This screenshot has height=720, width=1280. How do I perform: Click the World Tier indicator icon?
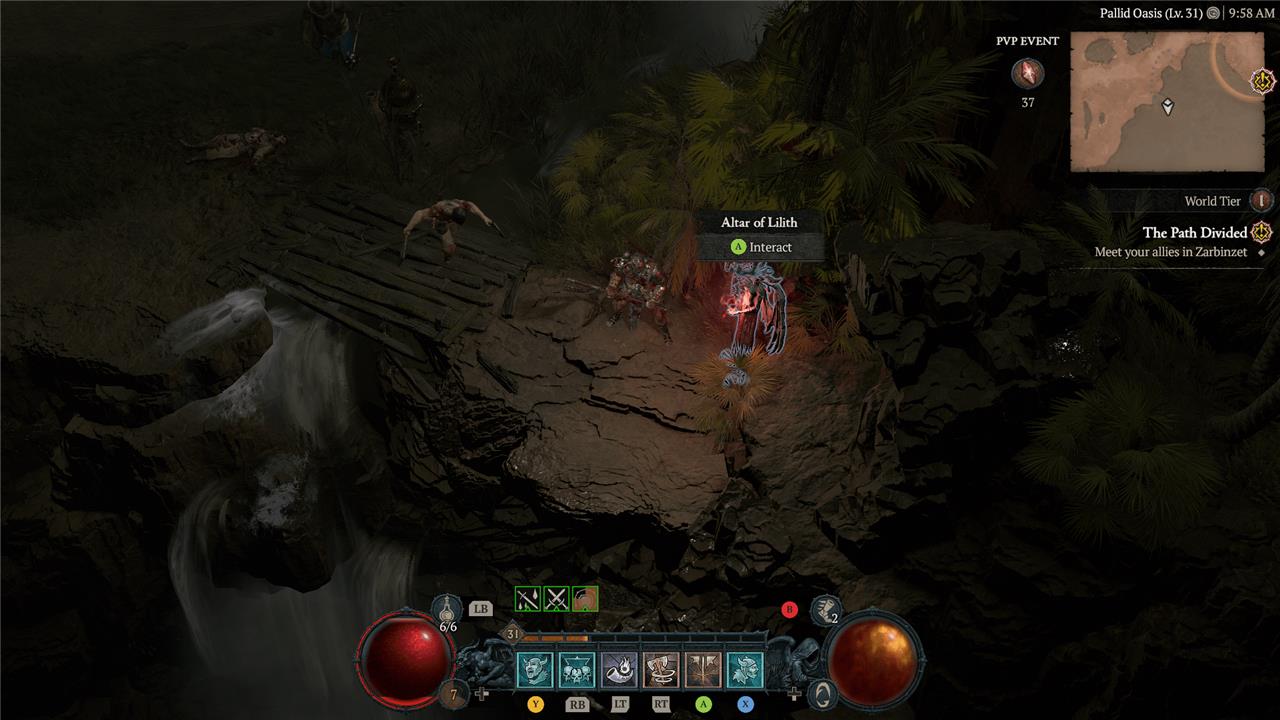tap(1262, 200)
